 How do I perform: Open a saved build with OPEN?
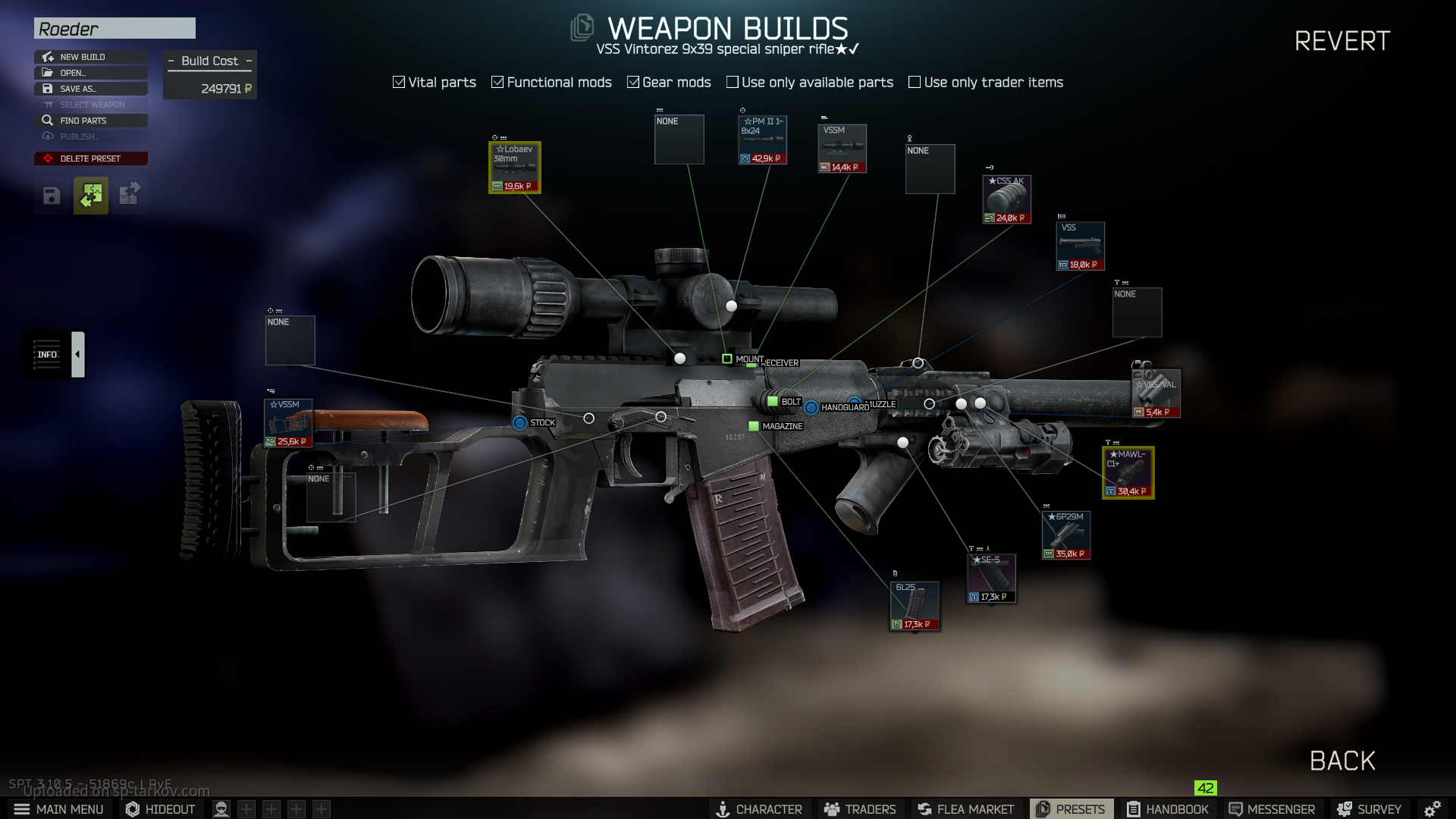pyautogui.click(x=90, y=73)
